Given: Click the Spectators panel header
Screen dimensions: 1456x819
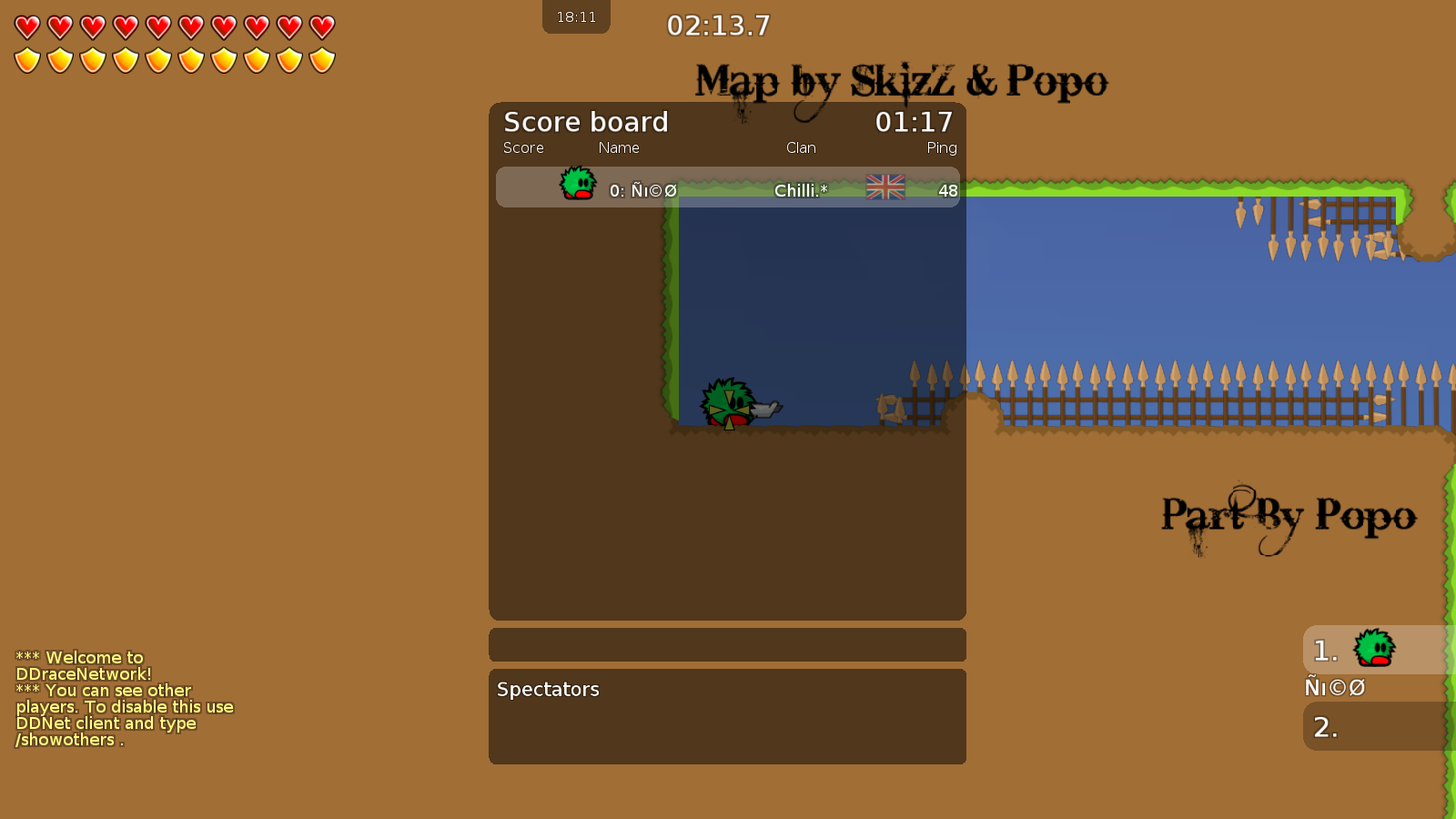Looking at the screenshot, I should click(x=548, y=689).
